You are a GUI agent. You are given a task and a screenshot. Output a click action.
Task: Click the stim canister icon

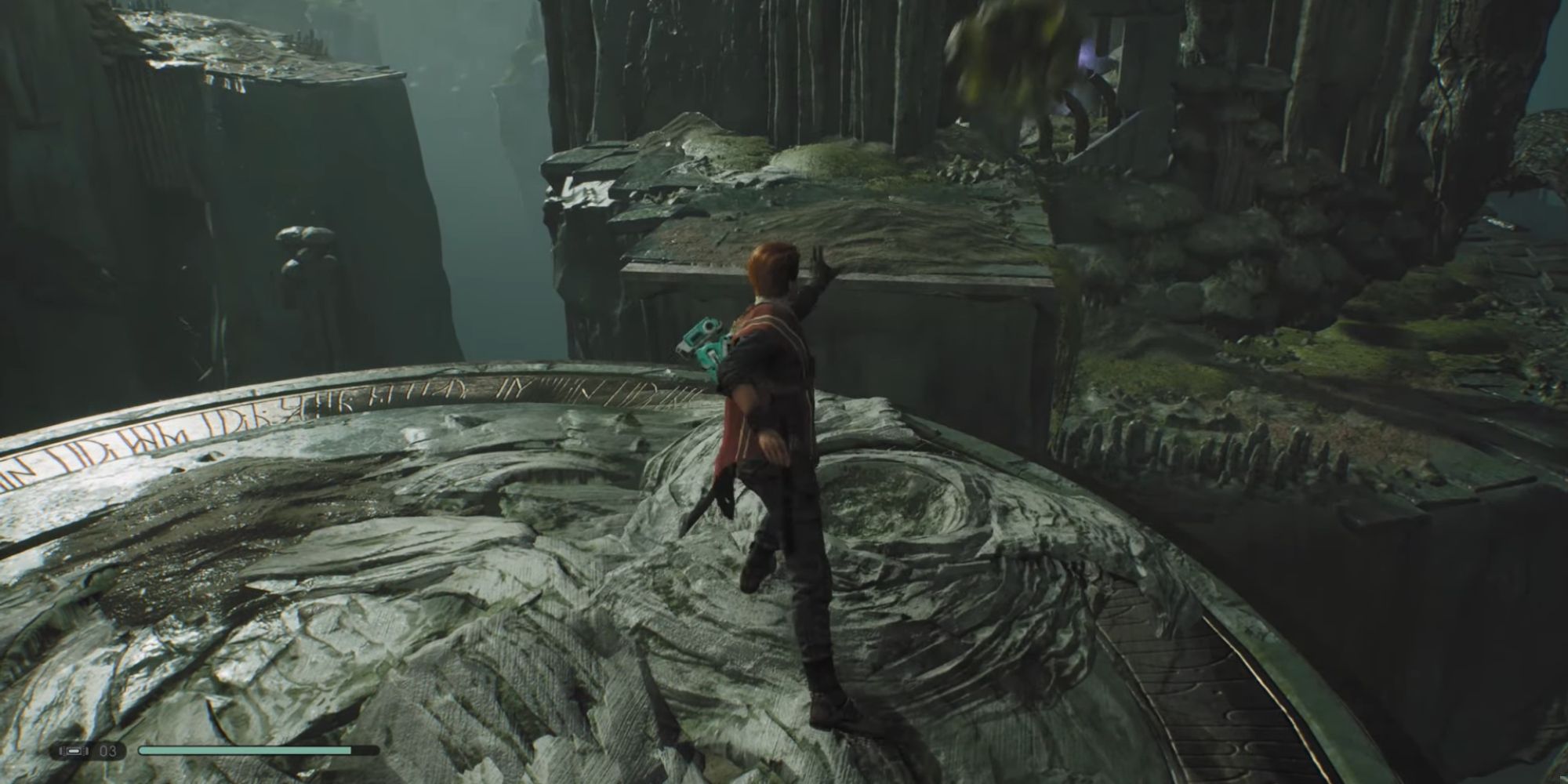tap(74, 751)
